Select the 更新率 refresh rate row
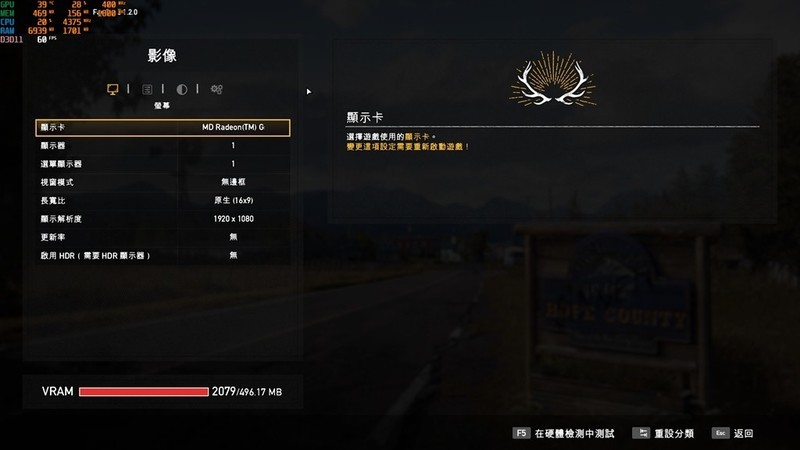Image resolution: width=800 pixels, height=450 pixels. tap(162, 237)
